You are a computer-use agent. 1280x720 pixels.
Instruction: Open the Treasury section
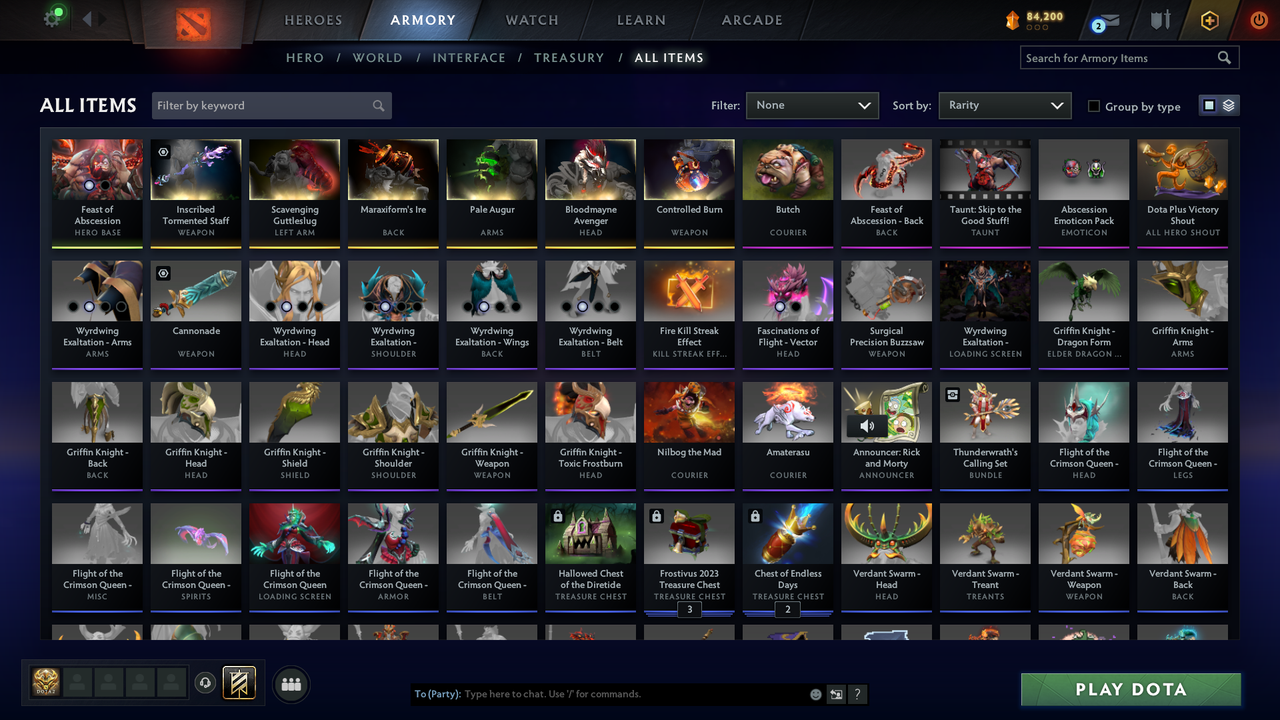click(x=569, y=58)
